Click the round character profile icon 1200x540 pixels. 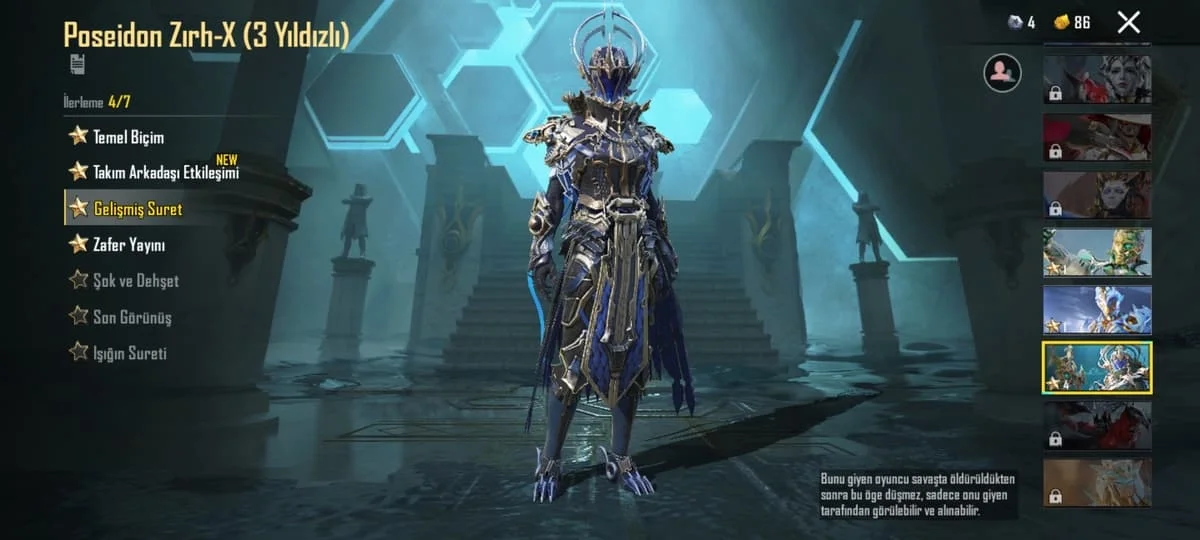(1002, 73)
